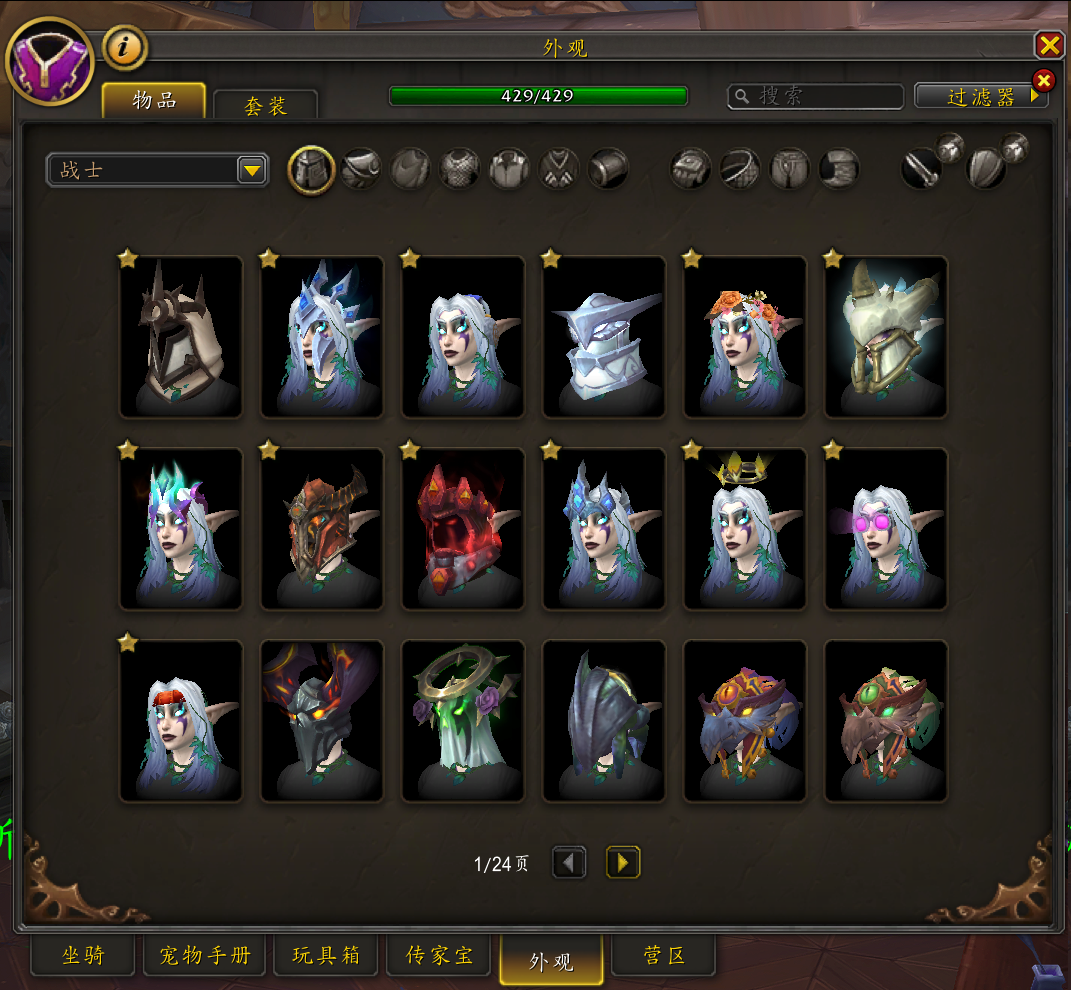Go to the next appearance page
This screenshot has height=990, width=1071.
click(x=623, y=862)
